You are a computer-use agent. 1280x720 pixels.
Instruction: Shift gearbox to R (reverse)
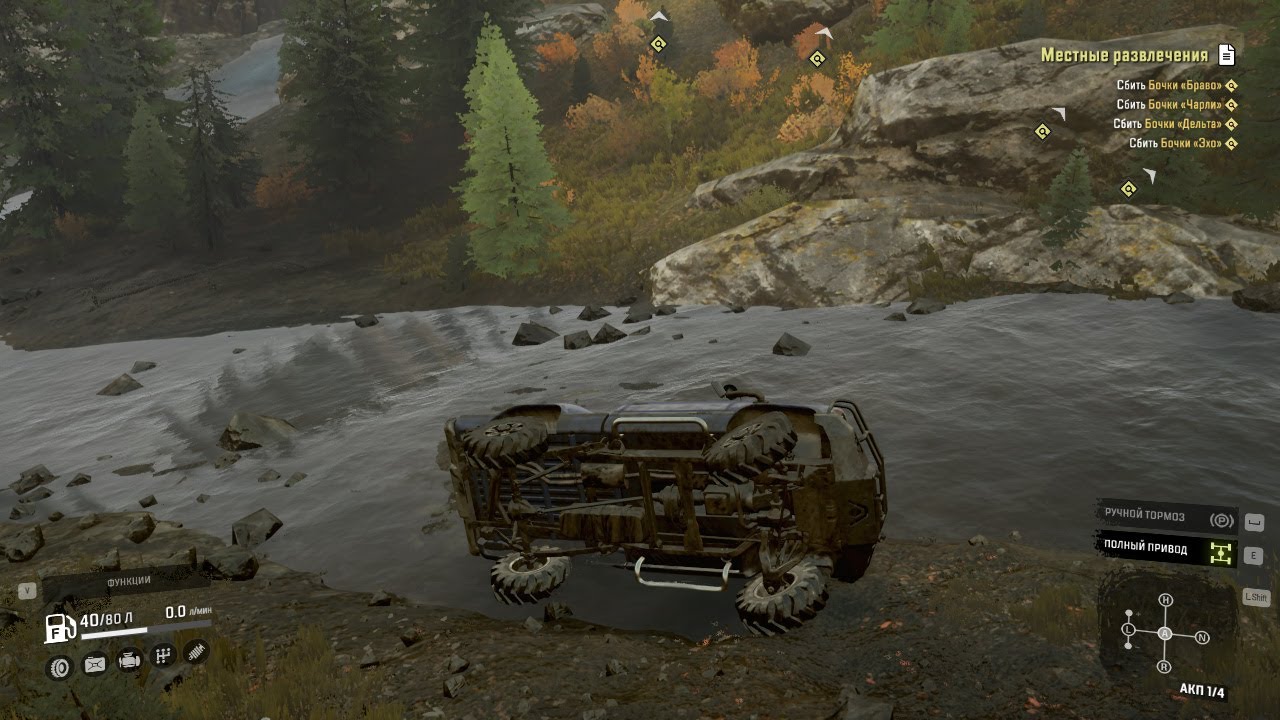(1164, 666)
